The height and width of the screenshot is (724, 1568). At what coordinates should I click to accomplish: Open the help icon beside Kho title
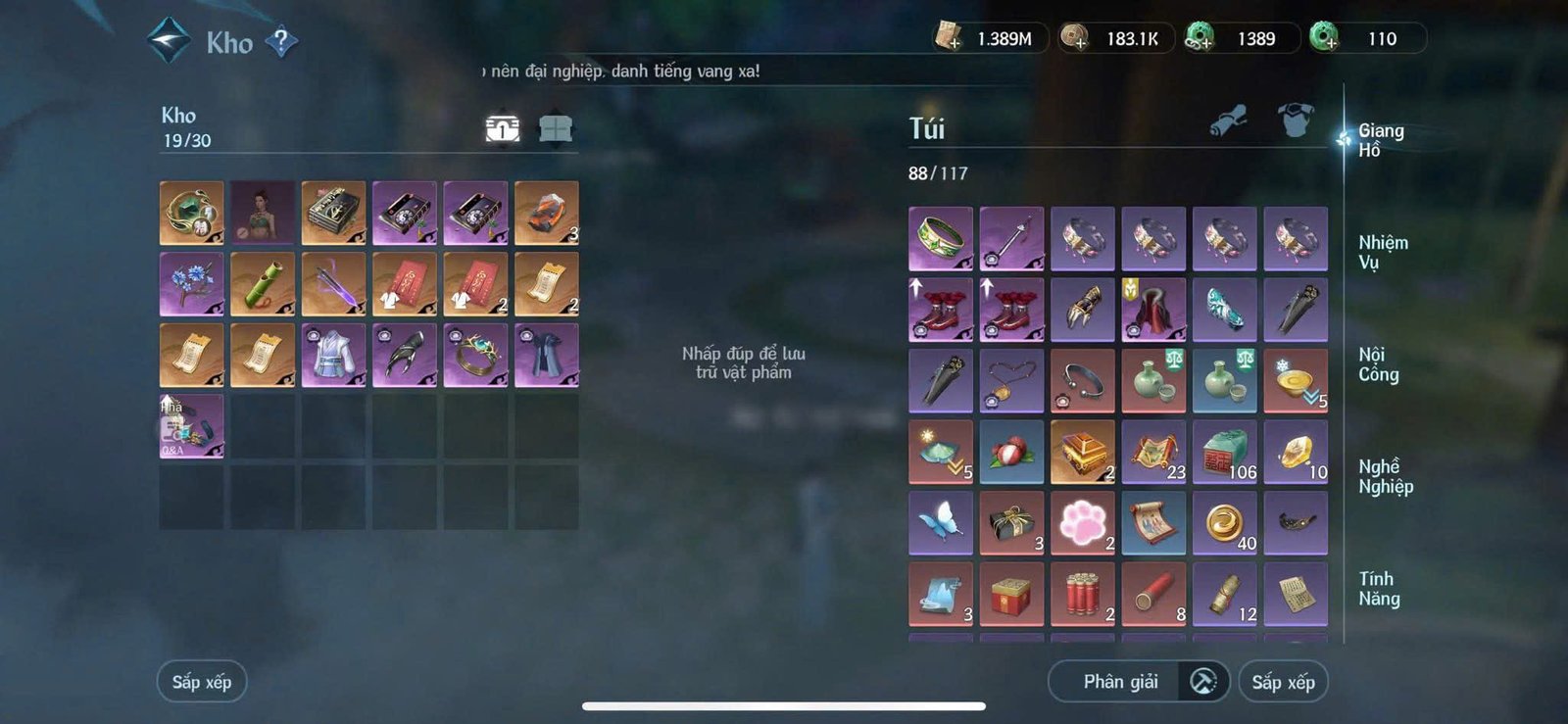(x=281, y=42)
